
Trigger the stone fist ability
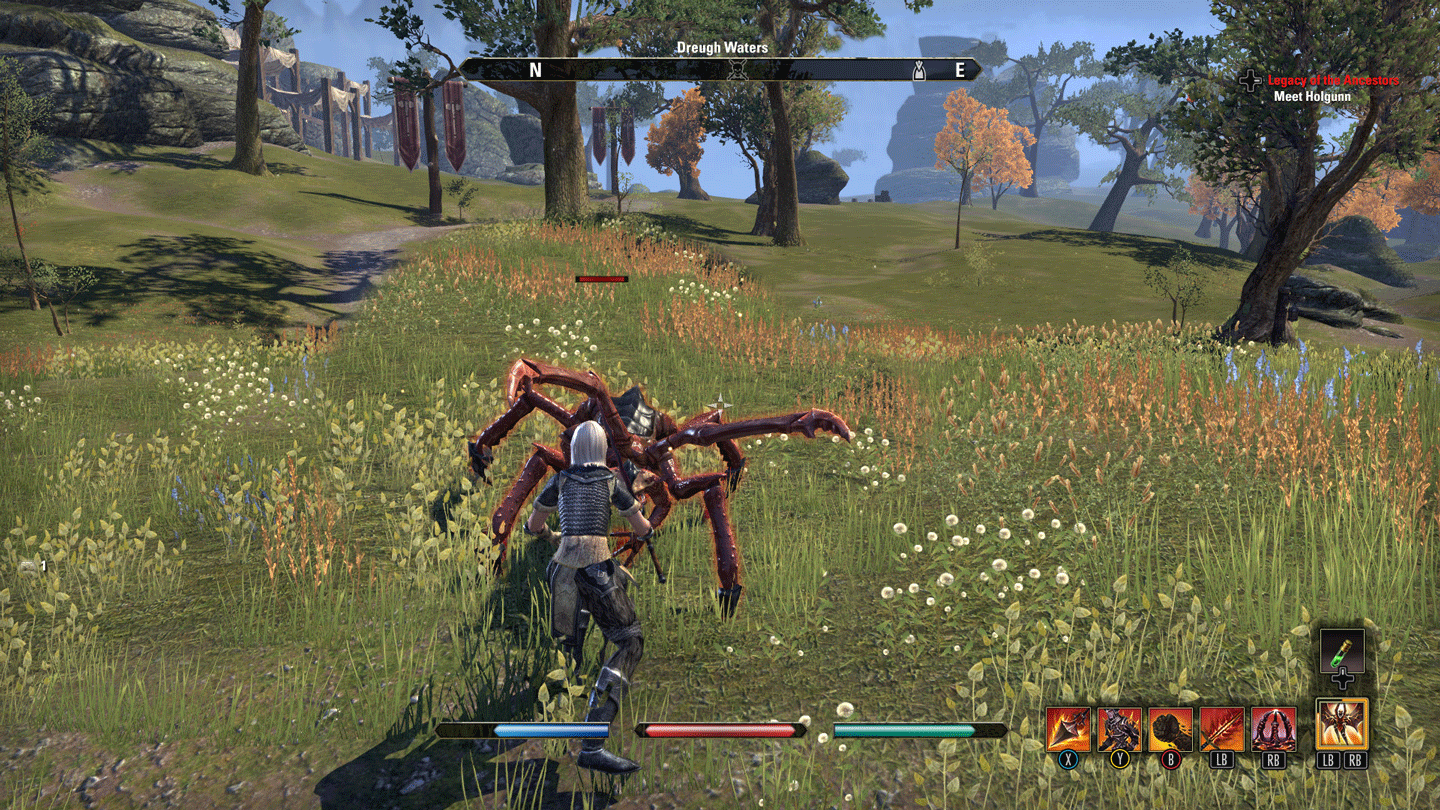pyautogui.click(x=1171, y=729)
